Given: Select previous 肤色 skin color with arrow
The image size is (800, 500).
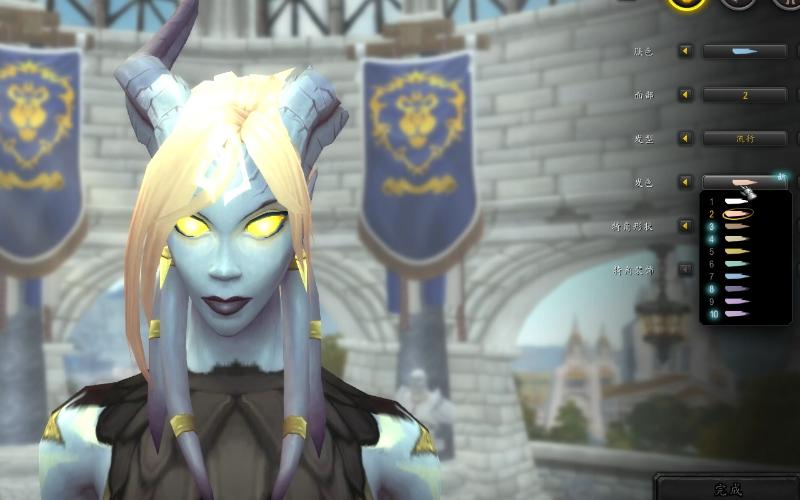Looking at the screenshot, I should (686, 51).
